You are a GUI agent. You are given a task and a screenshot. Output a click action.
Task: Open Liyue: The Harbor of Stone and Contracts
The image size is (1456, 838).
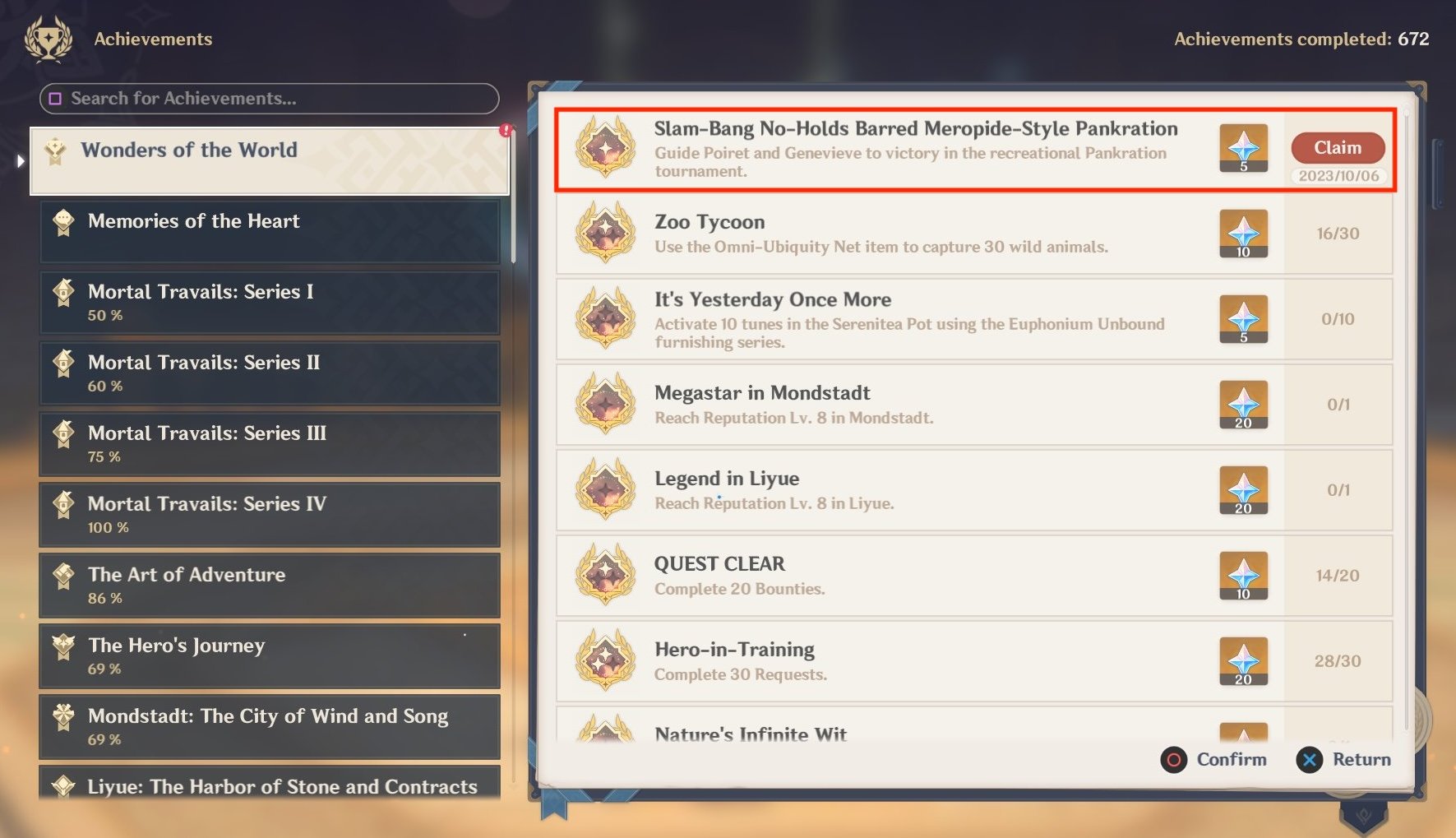[x=269, y=786]
